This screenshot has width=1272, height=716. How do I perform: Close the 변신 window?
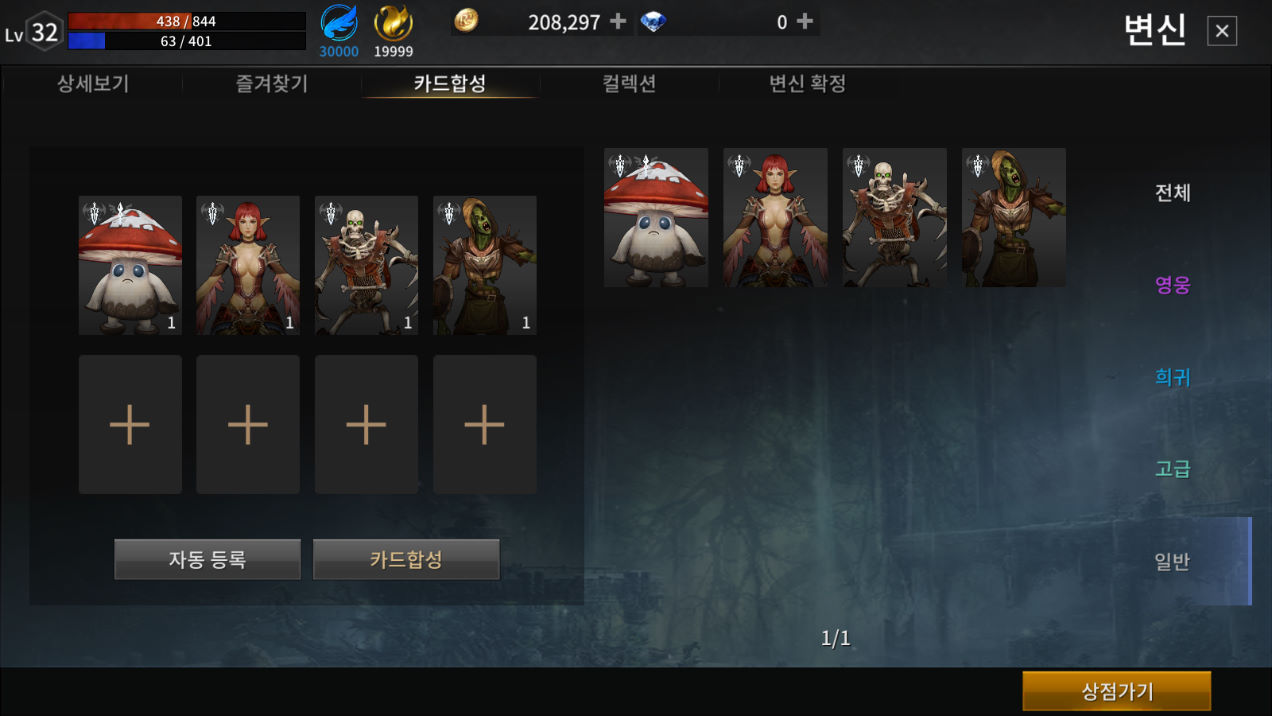pos(1221,31)
